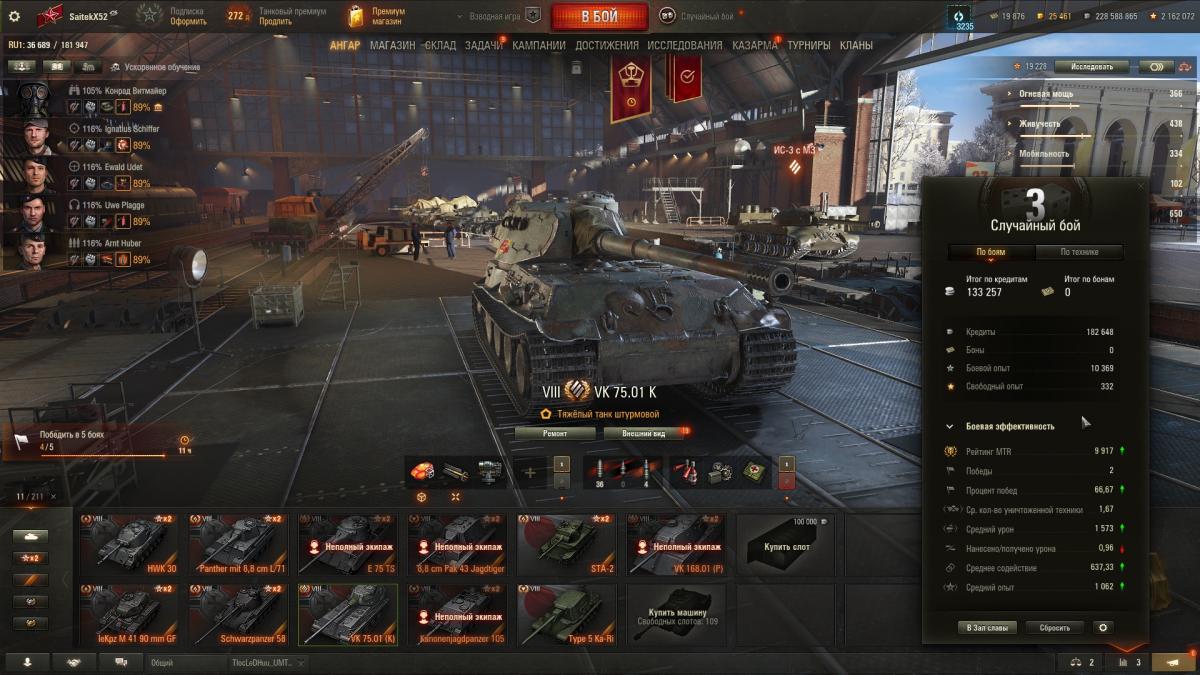Open the ИССЛЕДОВАНИЯ tab
This screenshot has width=1200, height=675.
(684, 45)
